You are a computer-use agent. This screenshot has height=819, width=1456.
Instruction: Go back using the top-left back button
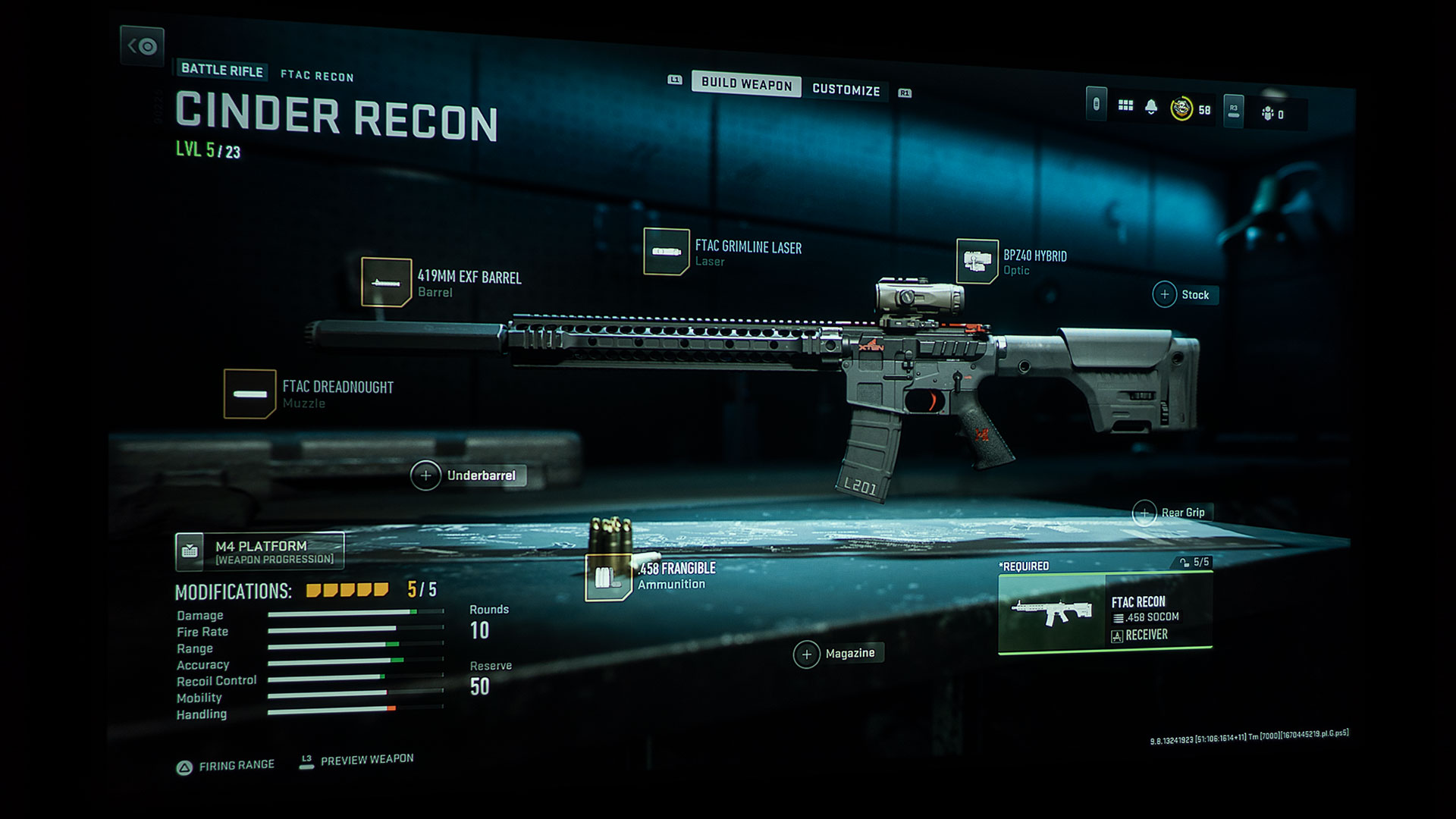[142, 46]
